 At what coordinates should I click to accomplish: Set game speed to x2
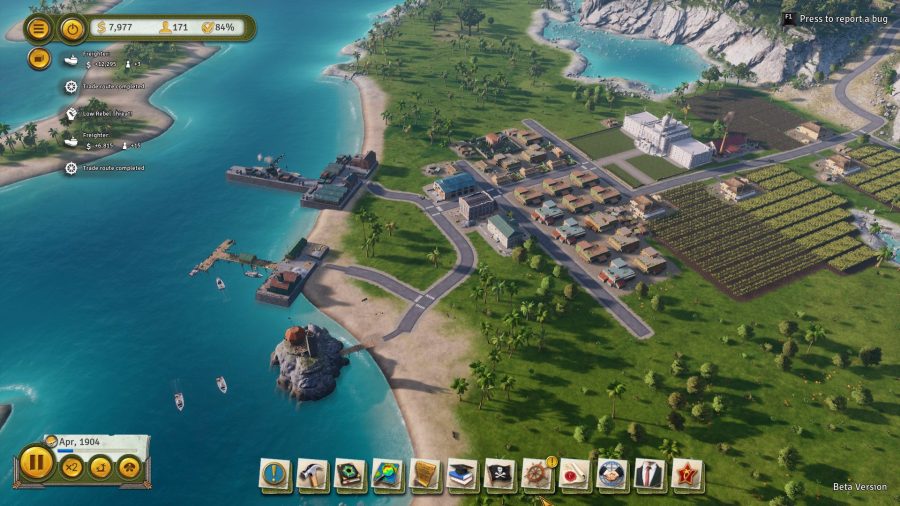(x=72, y=467)
